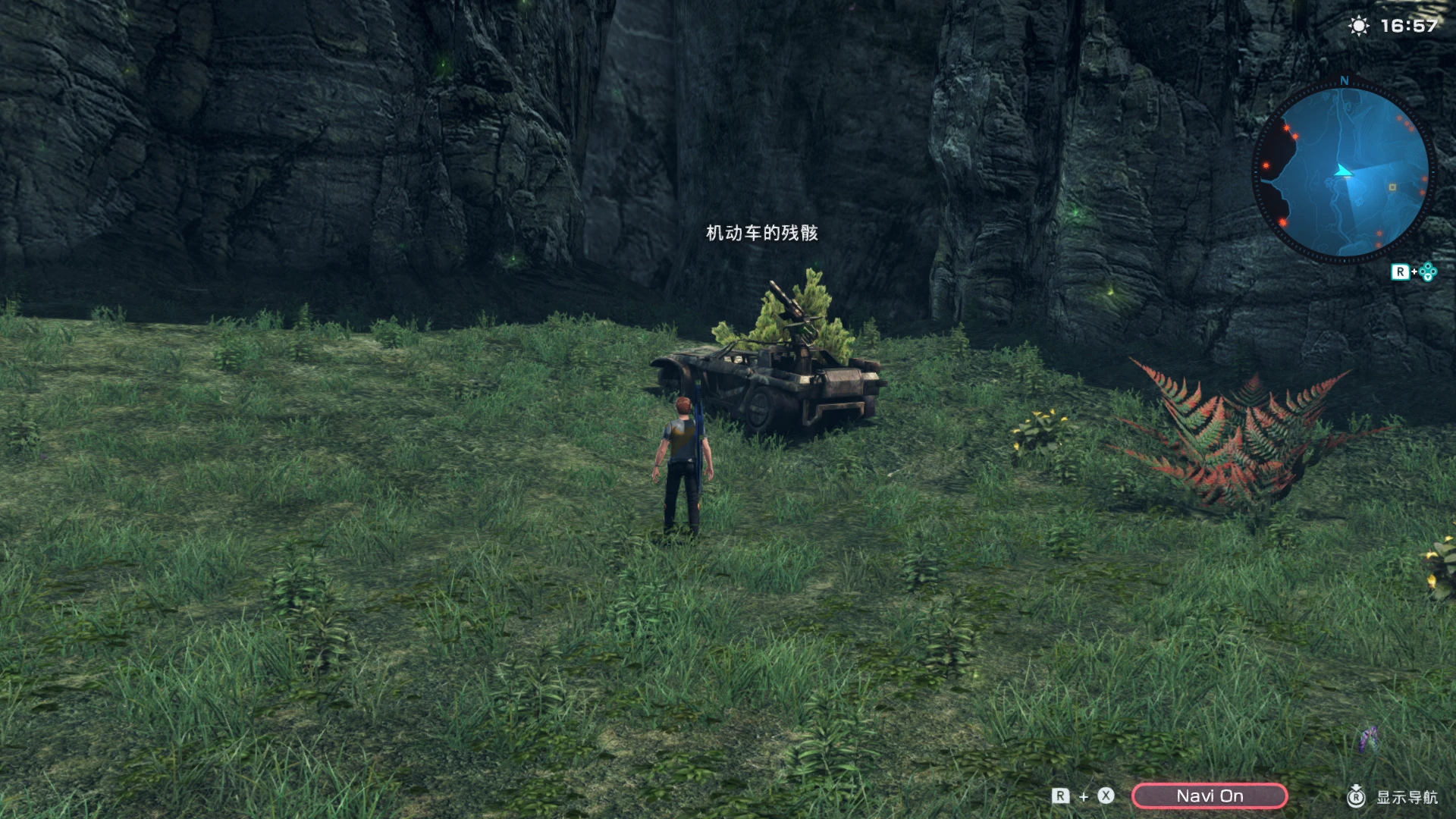This screenshot has height=819, width=1456.
Task: Click the minimap ring border dial
Action: point(1430,174)
